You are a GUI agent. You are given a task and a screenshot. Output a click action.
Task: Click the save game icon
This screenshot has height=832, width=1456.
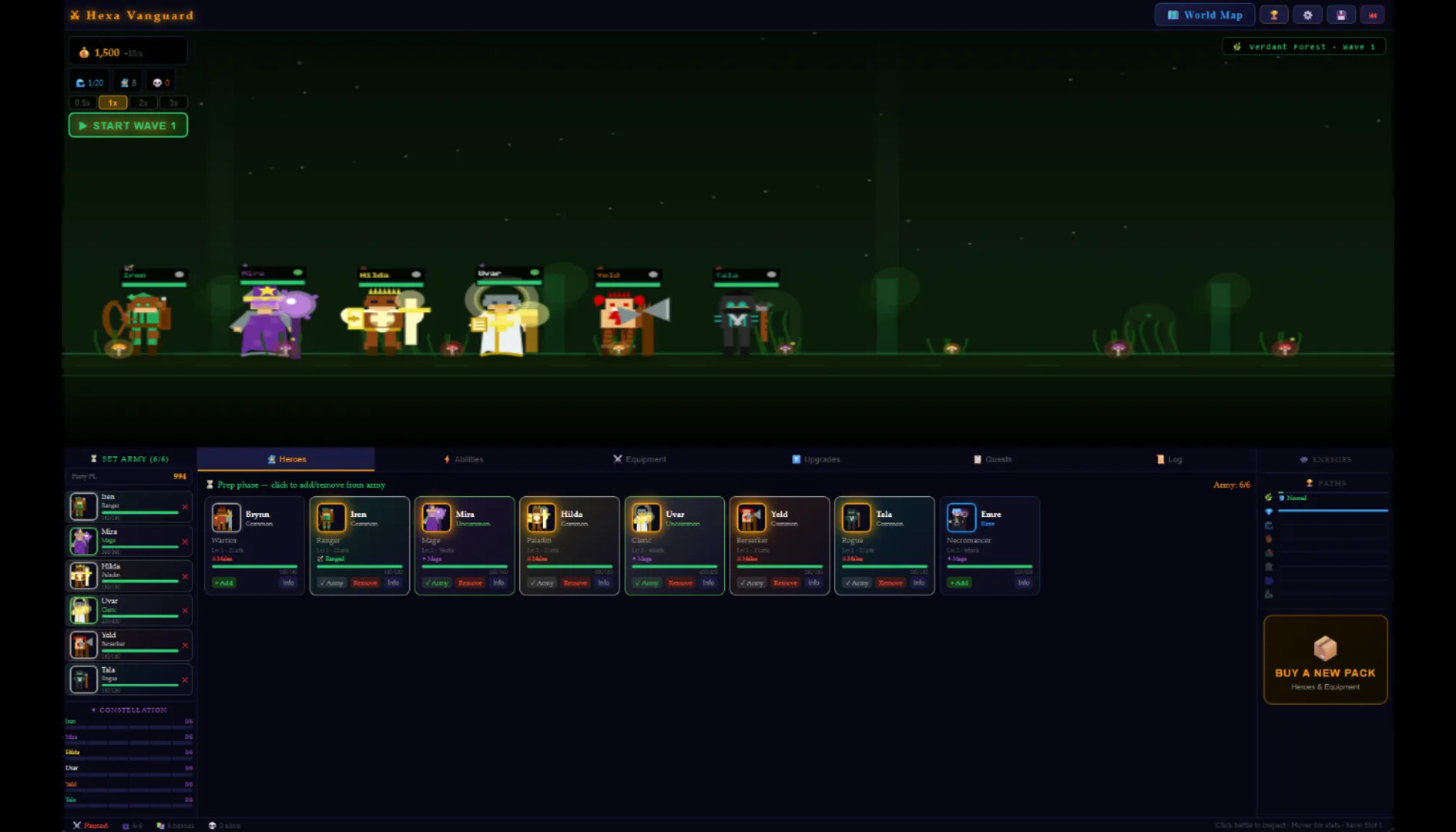[1340, 15]
